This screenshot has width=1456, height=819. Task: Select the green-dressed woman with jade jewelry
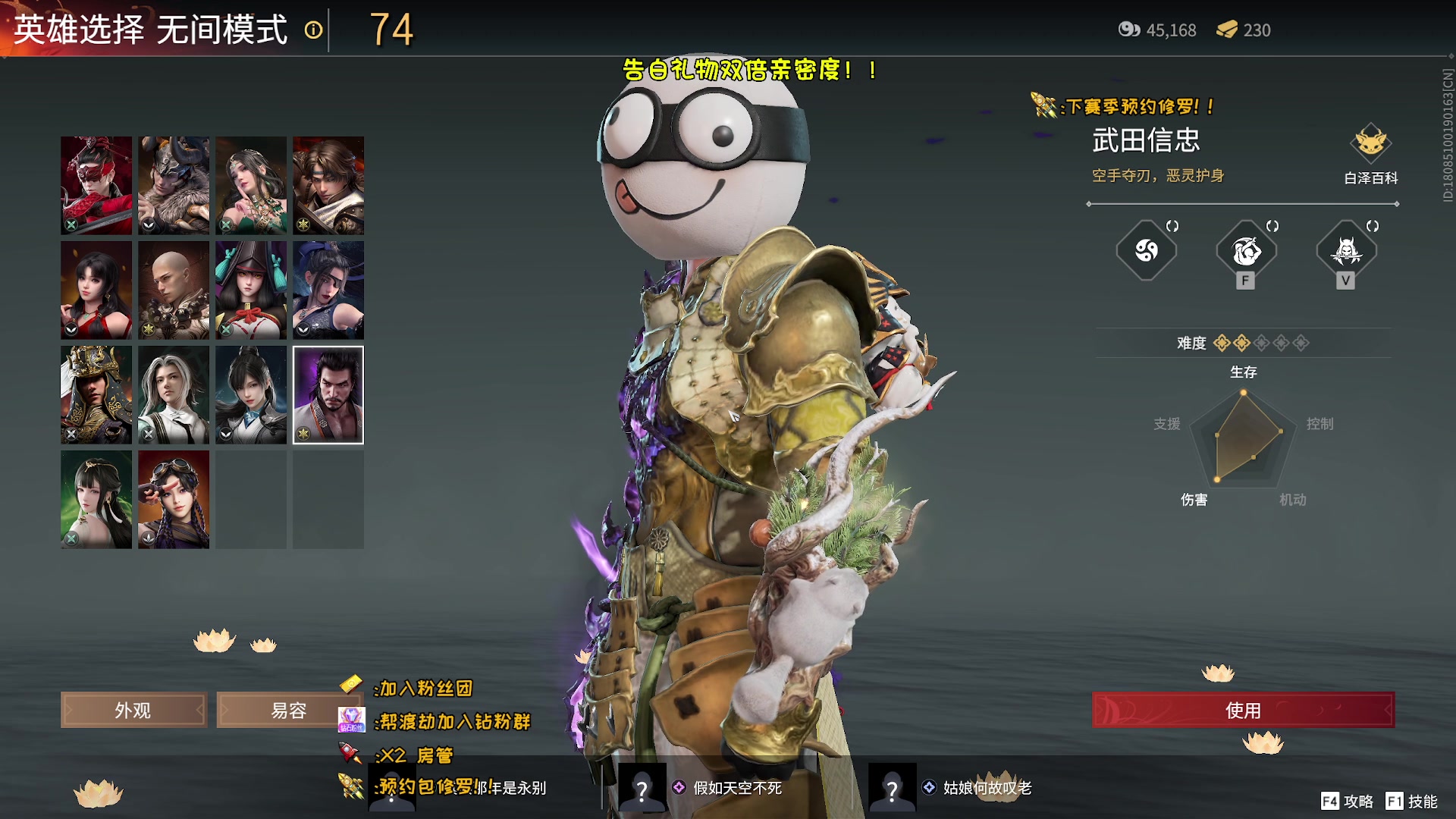point(251,185)
